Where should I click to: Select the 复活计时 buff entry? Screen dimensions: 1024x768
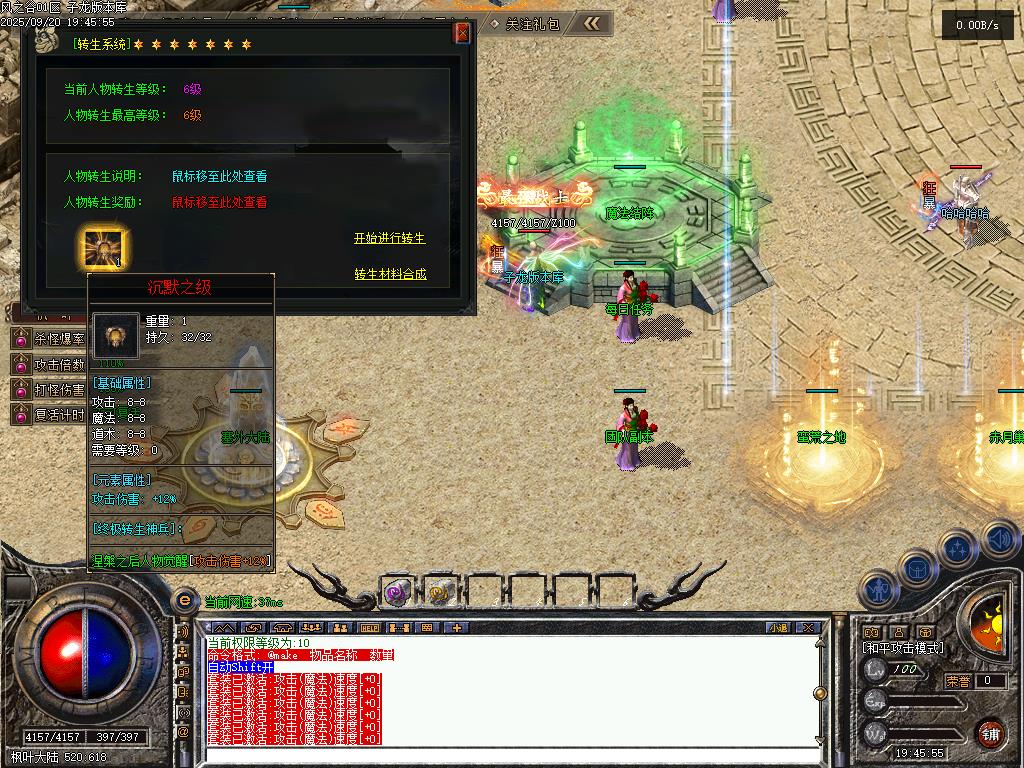(x=48, y=414)
